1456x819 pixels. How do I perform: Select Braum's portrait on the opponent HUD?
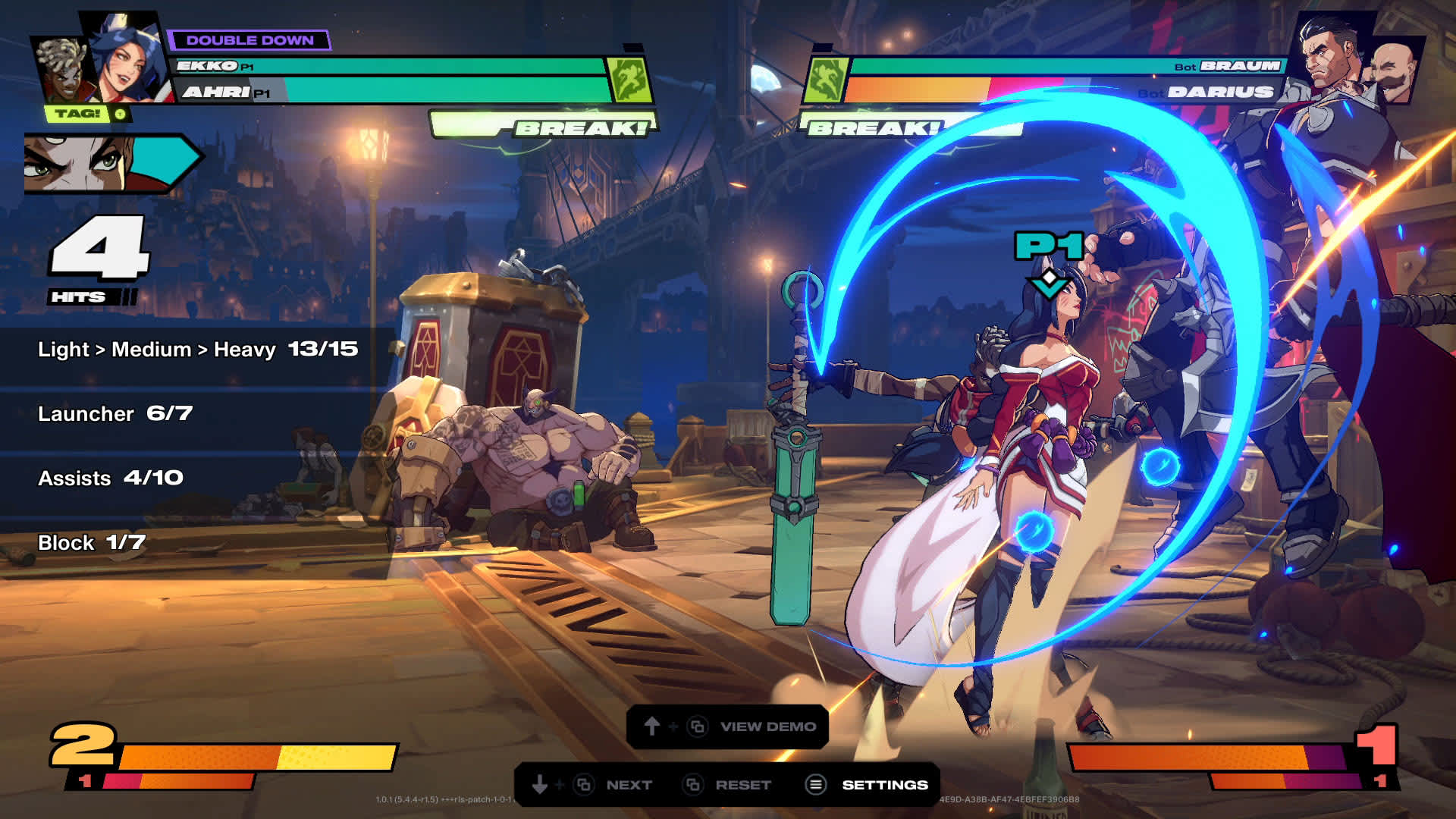tap(1394, 72)
